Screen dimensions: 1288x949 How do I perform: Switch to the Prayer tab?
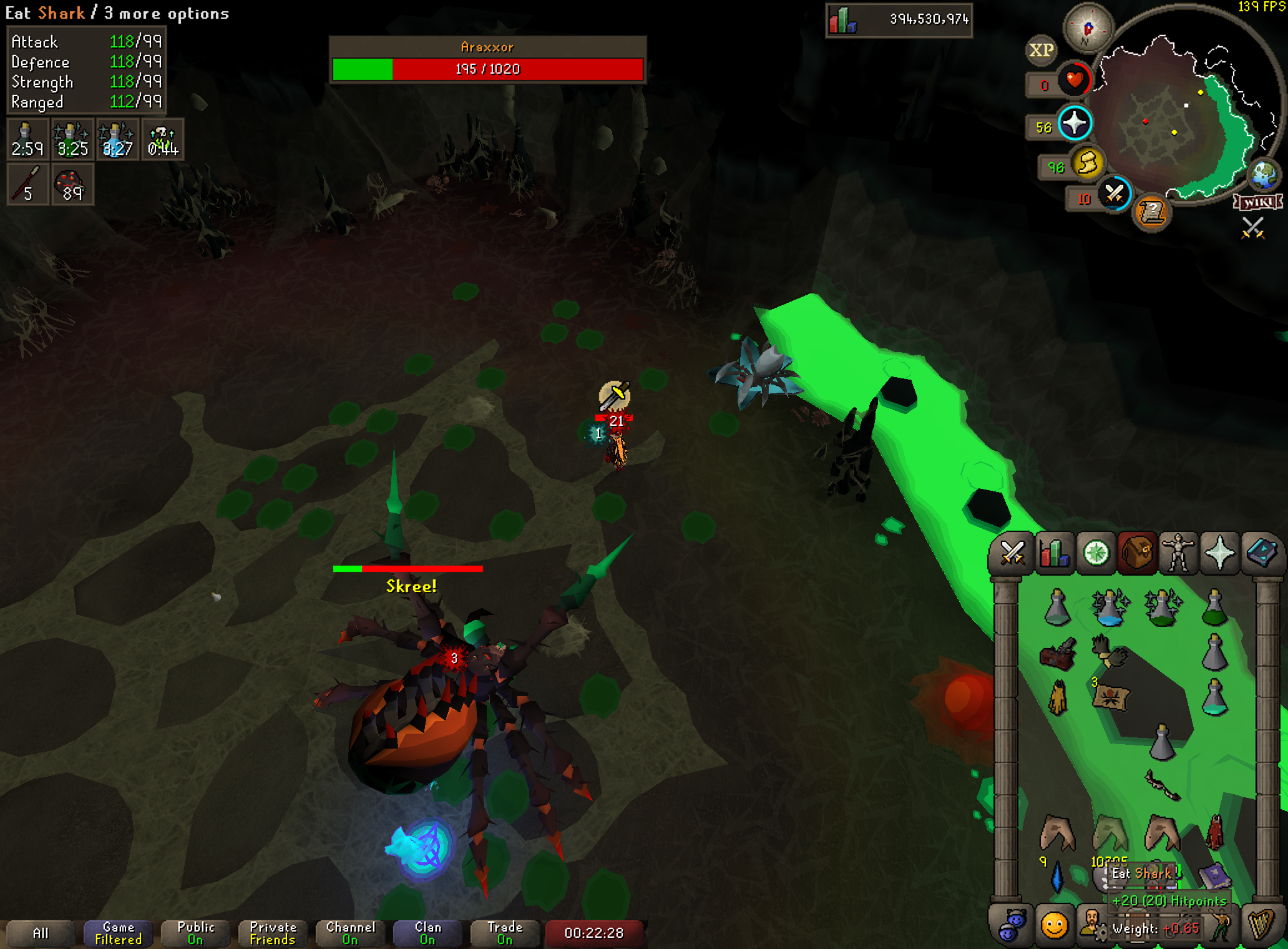pyautogui.click(x=1219, y=553)
